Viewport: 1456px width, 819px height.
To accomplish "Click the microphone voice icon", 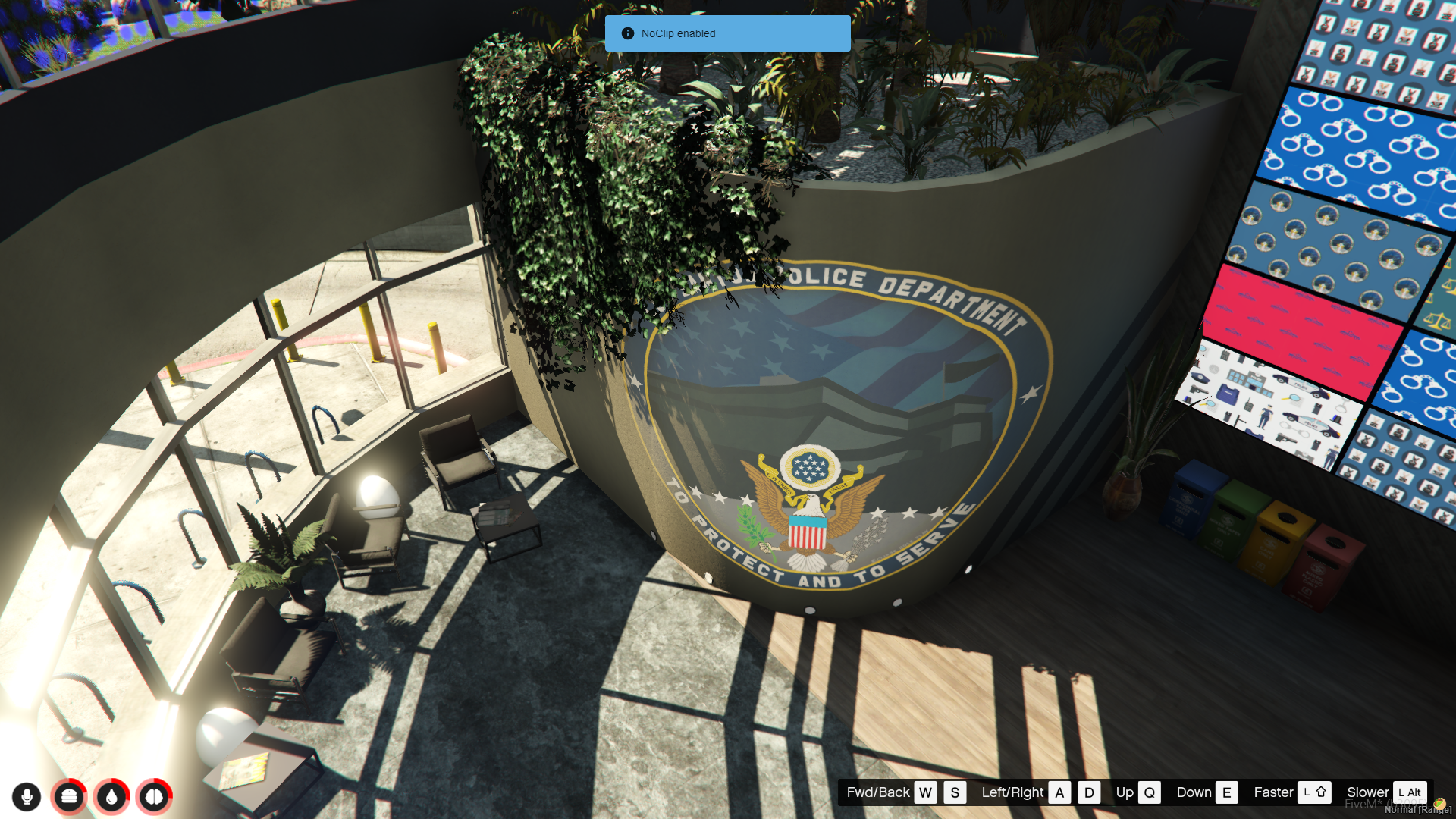I will pyautogui.click(x=27, y=796).
